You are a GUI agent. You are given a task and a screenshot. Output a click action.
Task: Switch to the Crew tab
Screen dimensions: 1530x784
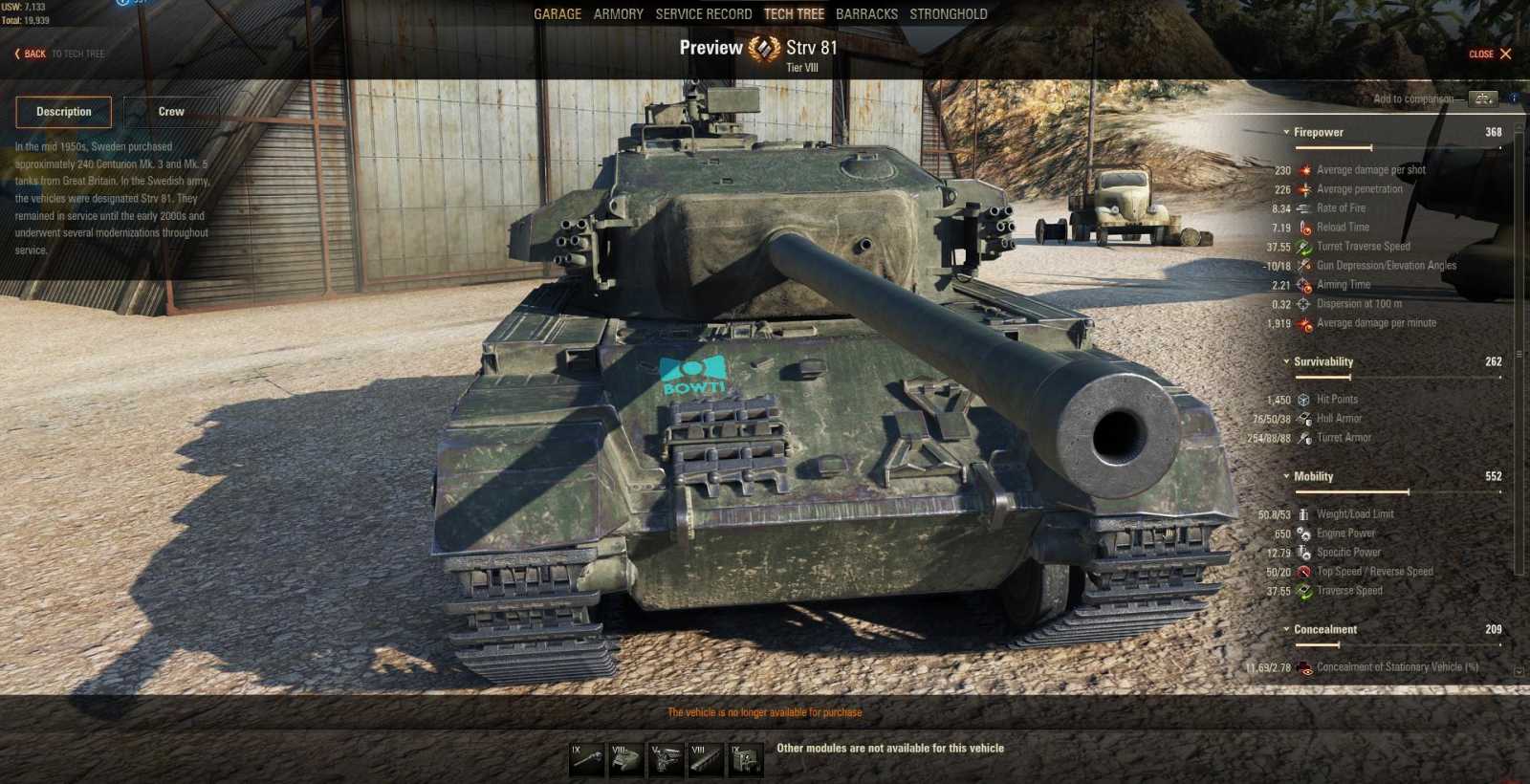[x=172, y=112]
